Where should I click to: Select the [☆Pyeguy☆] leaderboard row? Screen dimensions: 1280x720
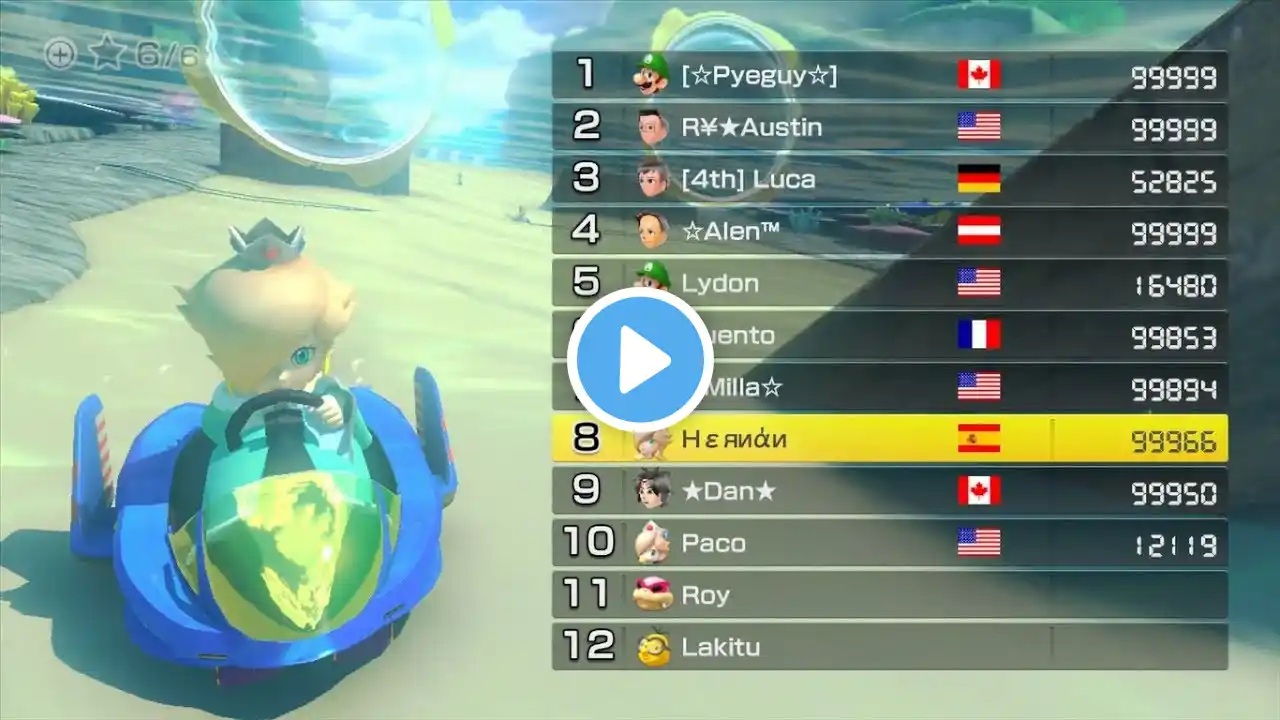[889, 75]
